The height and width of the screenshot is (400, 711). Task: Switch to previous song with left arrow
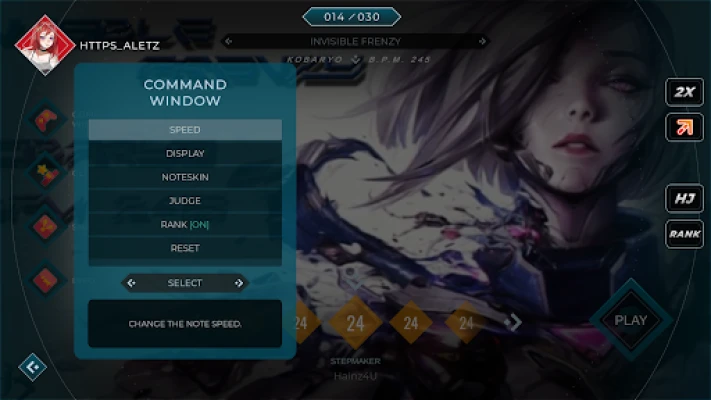228,41
